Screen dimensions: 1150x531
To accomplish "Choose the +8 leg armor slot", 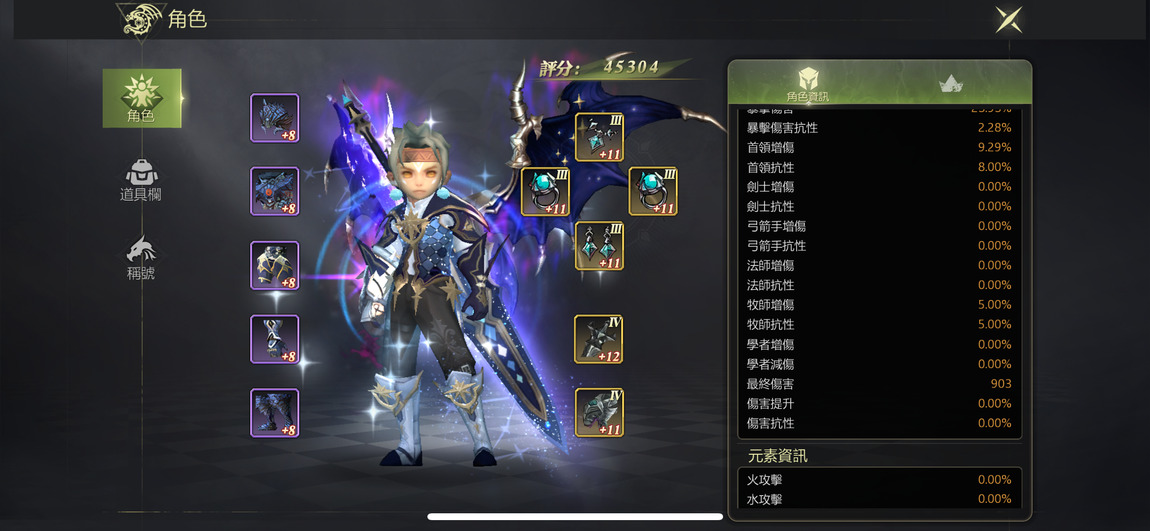I will [x=274, y=266].
